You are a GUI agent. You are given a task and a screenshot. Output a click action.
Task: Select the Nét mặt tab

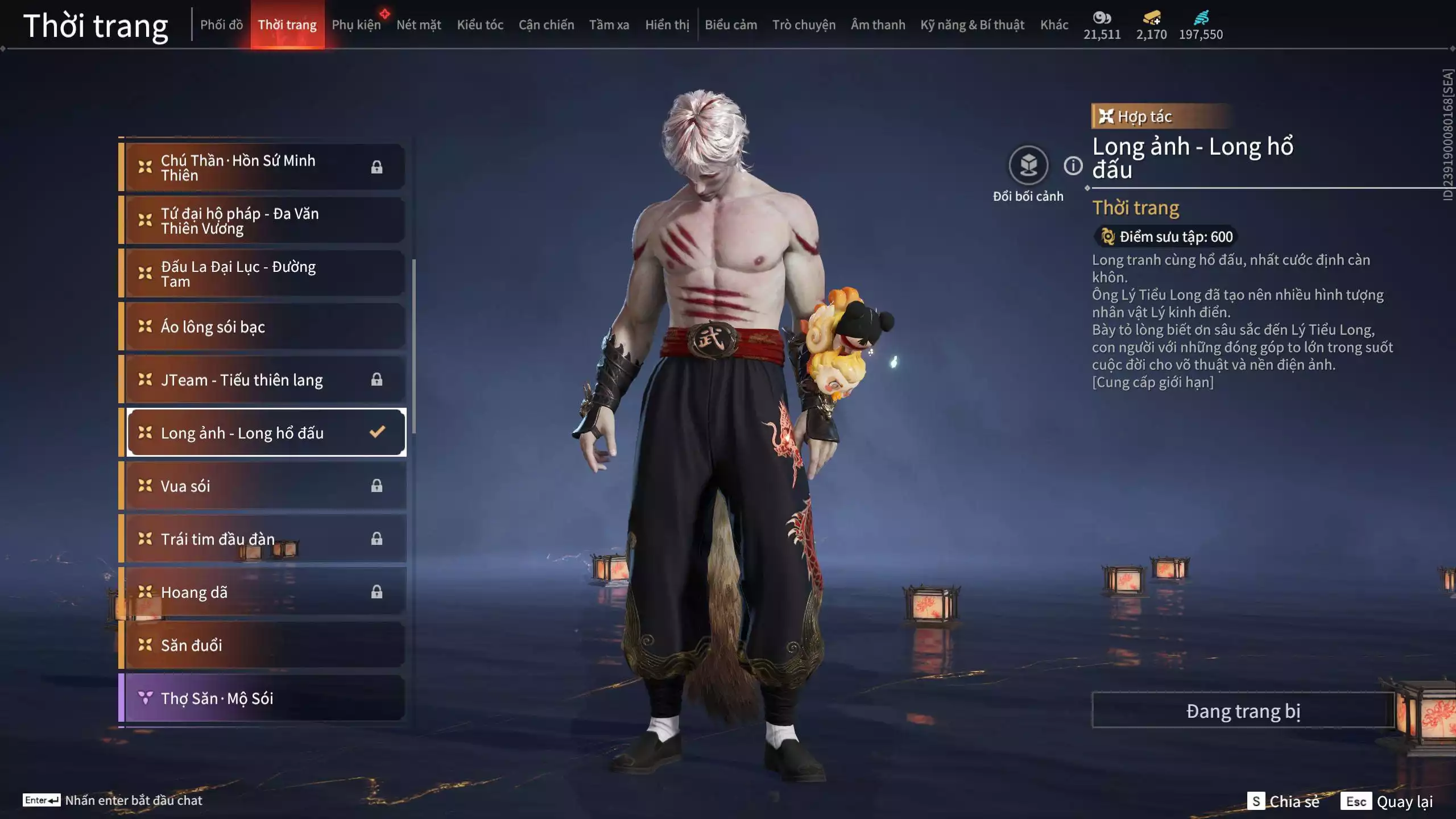[419, 25]
